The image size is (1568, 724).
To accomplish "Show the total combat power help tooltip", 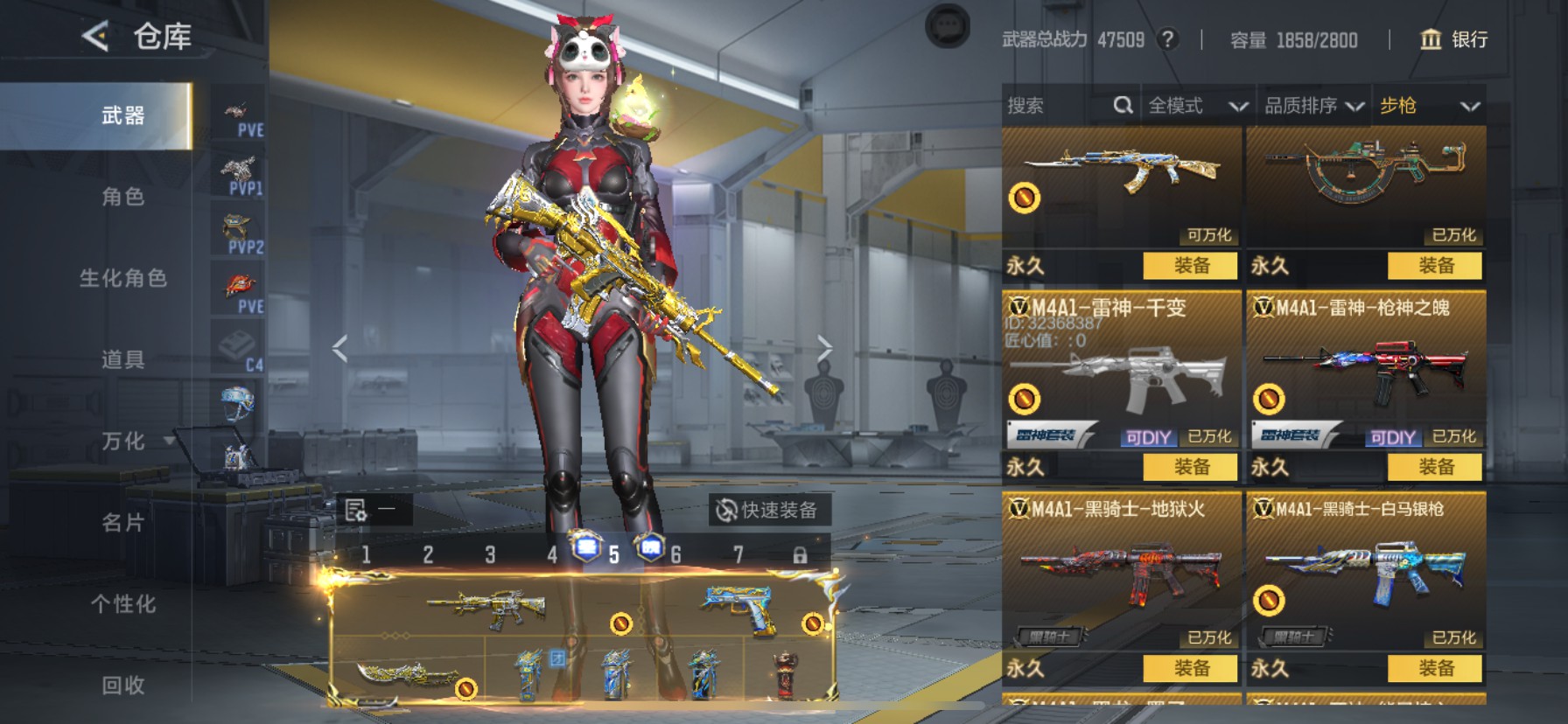I will (x=1166, y=39).
